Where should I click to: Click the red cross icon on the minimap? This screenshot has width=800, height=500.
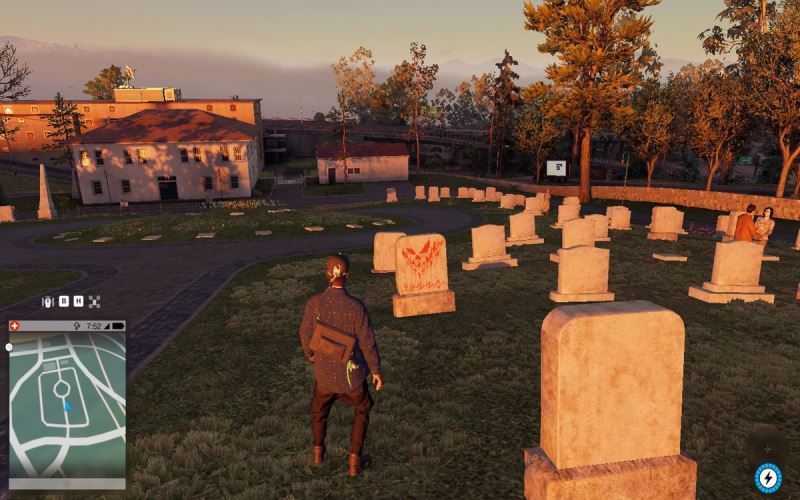(x=15, y=326)
